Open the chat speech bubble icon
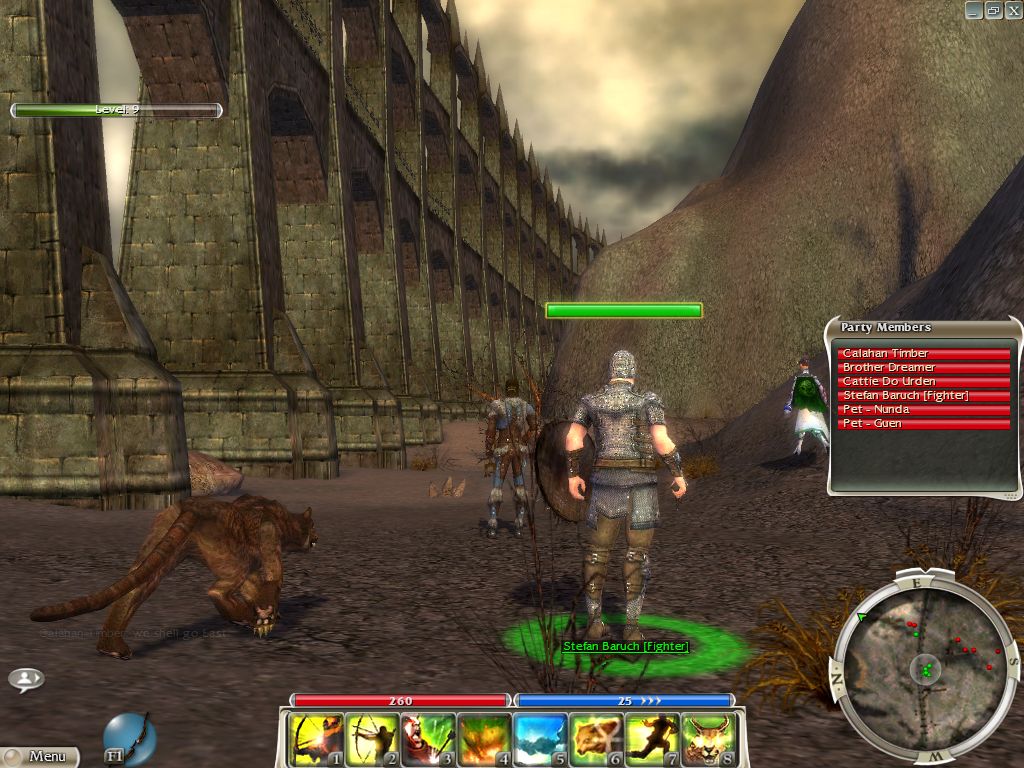1024x768 pixels. 26,679
